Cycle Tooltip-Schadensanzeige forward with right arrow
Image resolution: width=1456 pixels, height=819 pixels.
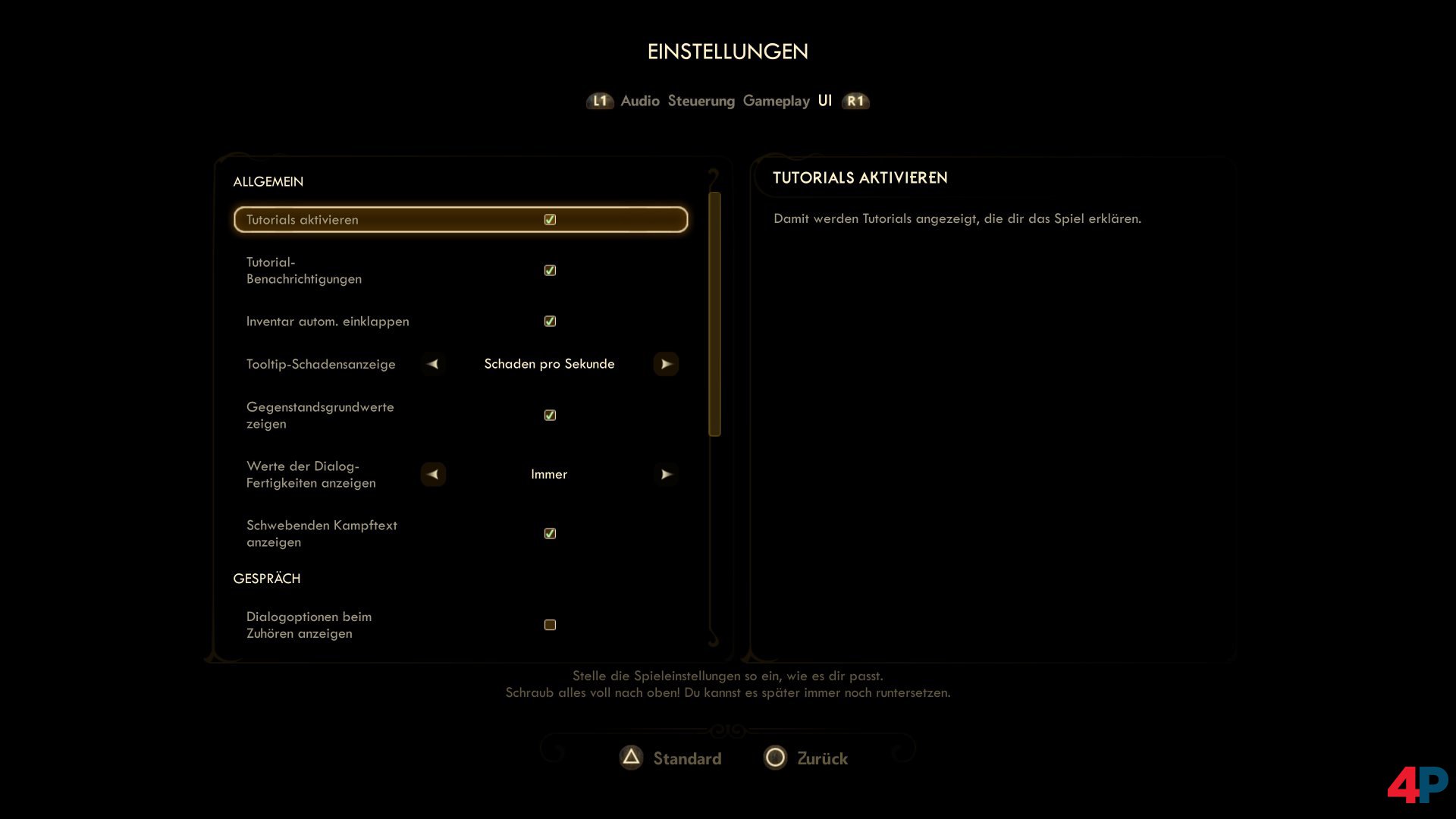(x=667, y=364)
